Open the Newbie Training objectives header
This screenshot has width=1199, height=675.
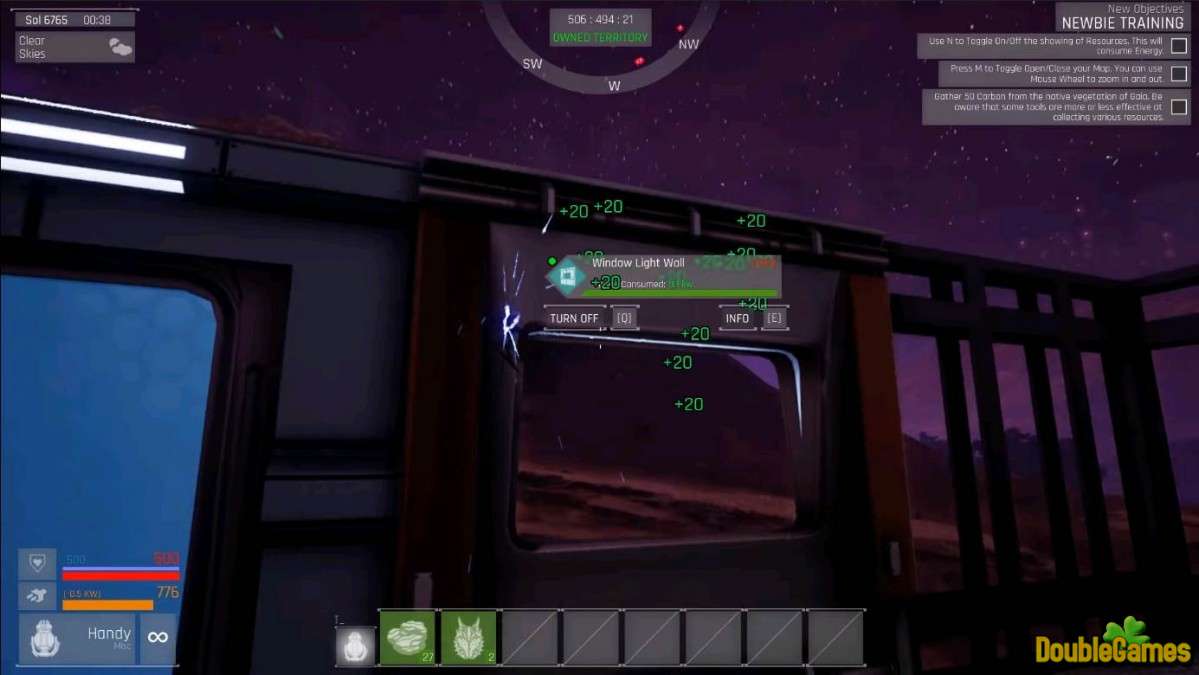pyautogui.click(x=1122, y=22)
